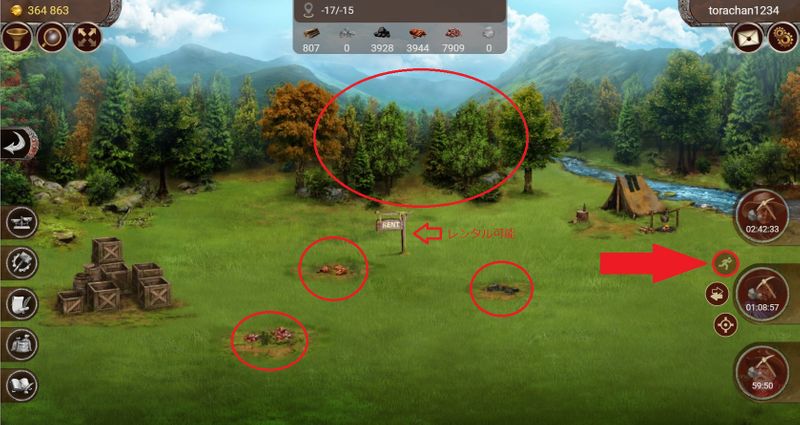
Task: Click the magnifying glass search icon
Action: pos(52,38)
